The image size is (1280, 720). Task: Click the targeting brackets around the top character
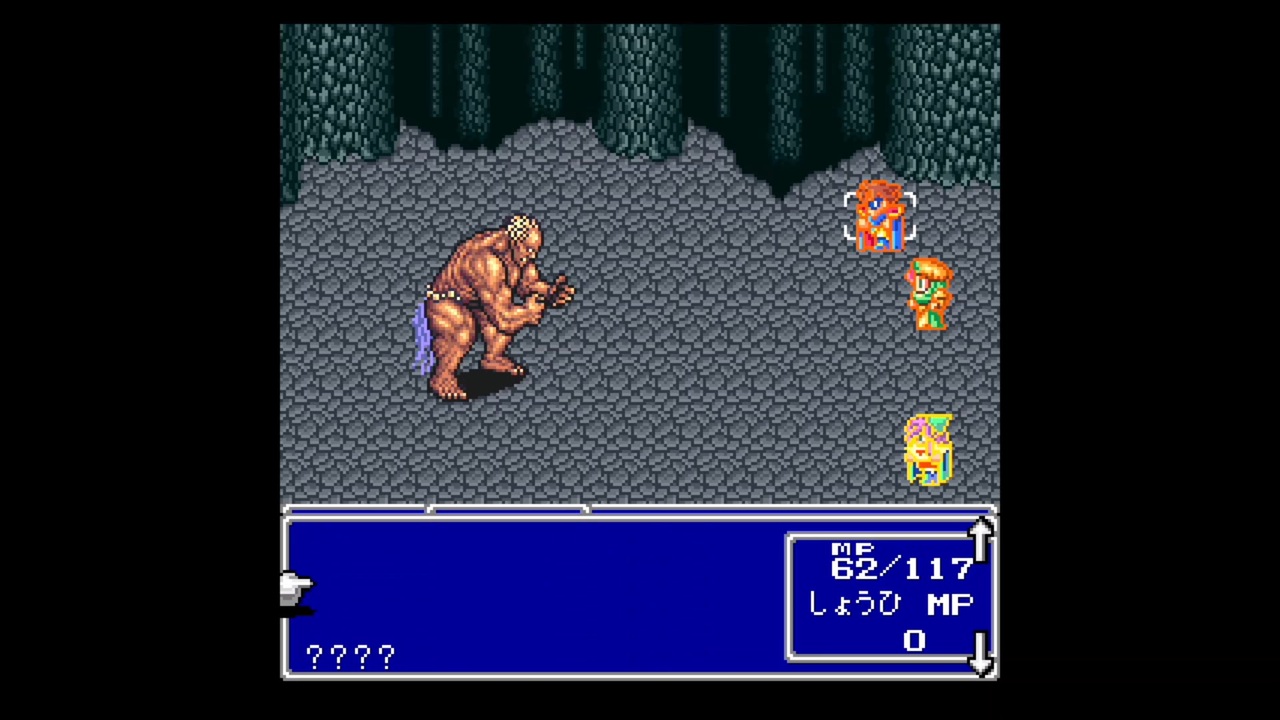(880, 215)
